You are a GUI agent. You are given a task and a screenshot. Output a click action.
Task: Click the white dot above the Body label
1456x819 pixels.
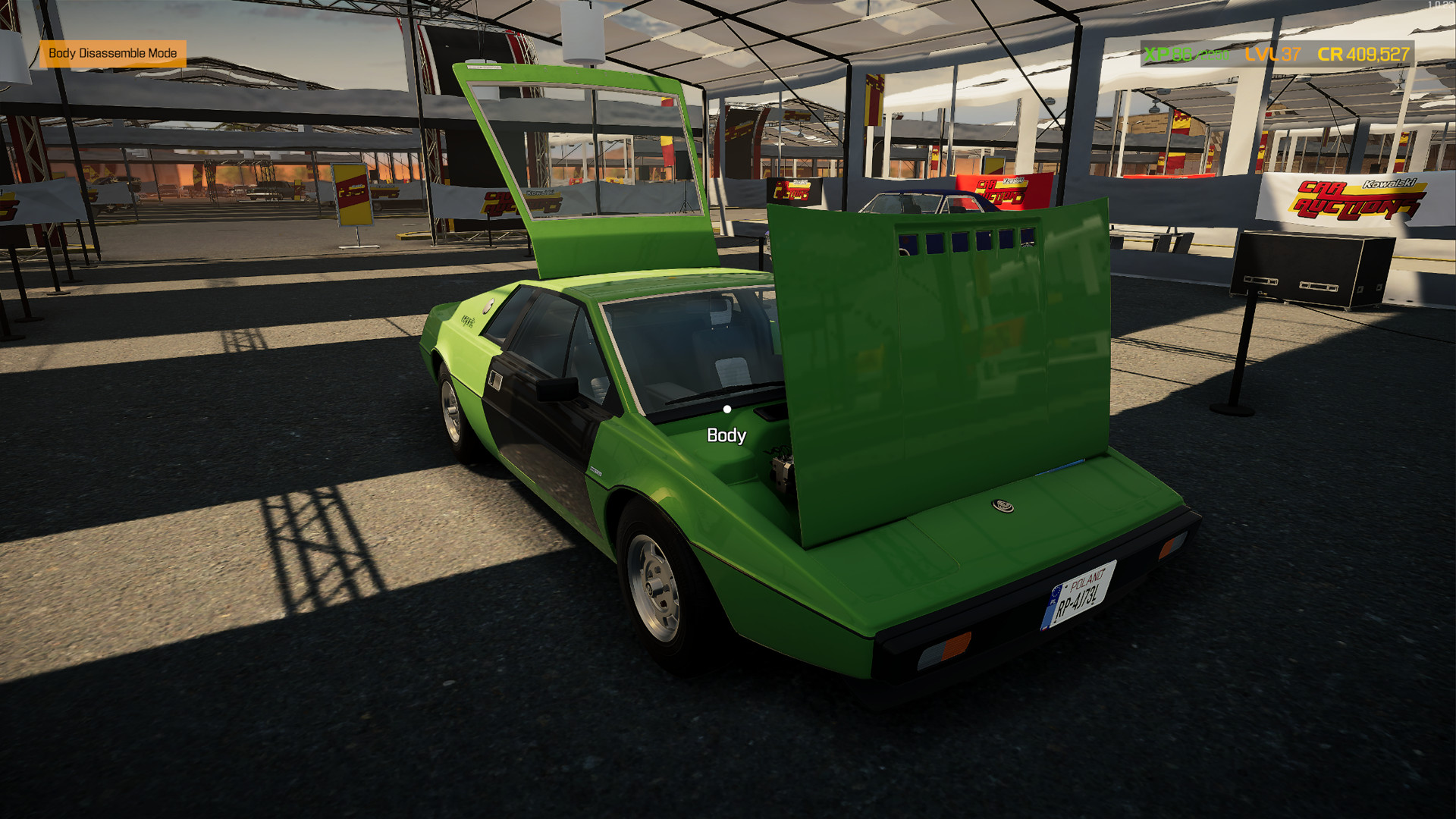coord(726,409)
